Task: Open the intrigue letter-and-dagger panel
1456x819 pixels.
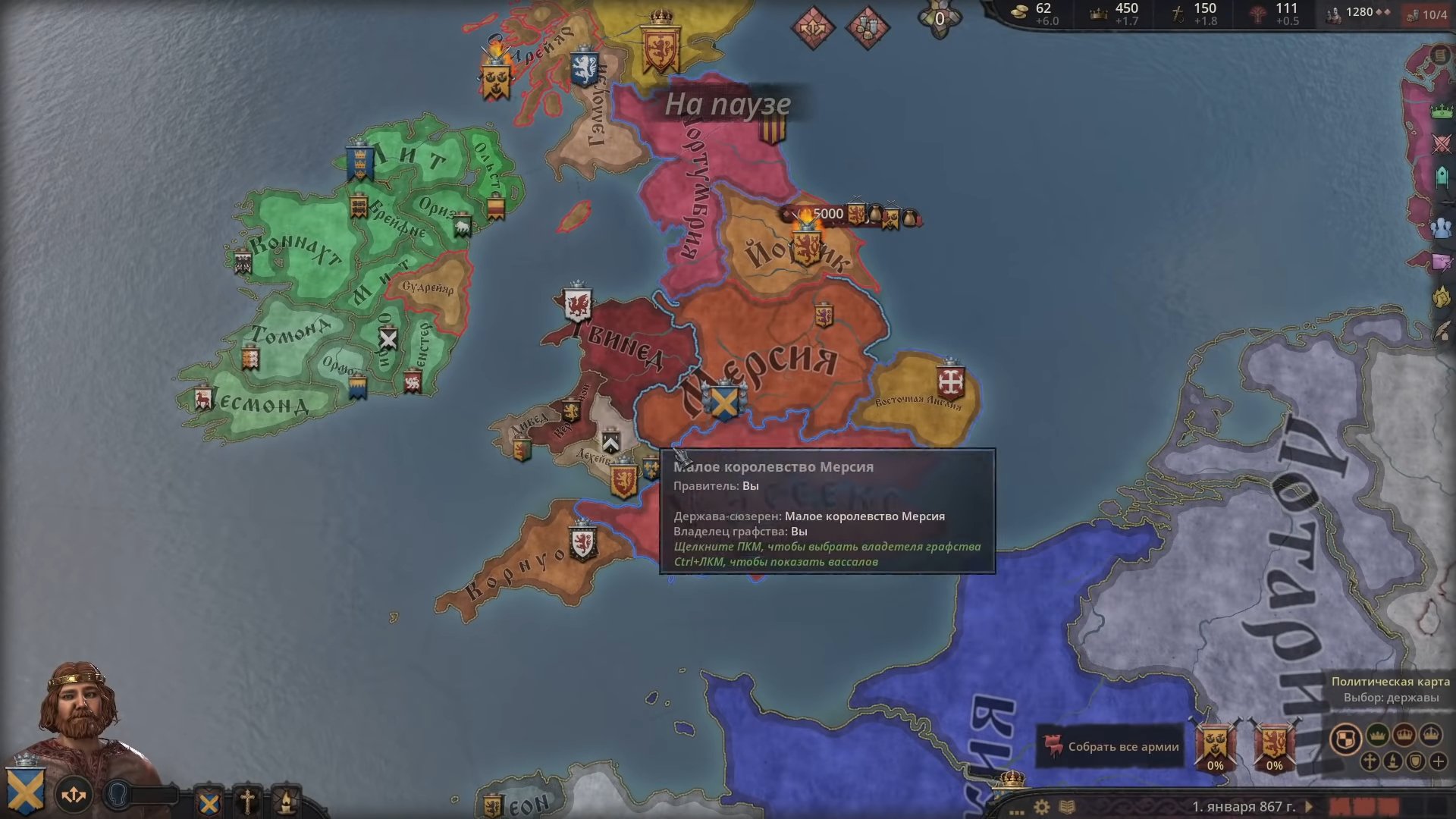Action: 1442,262
